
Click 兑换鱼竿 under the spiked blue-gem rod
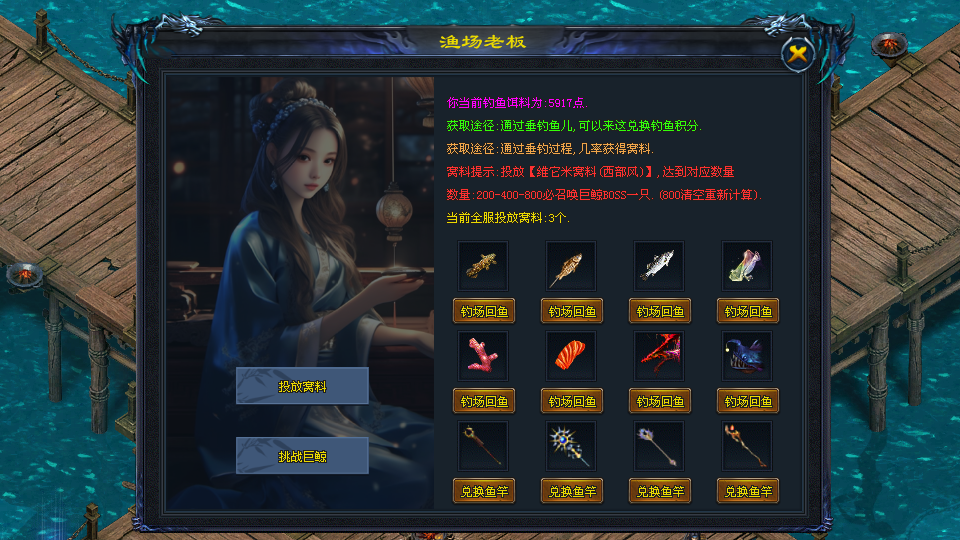pos(572,491)
